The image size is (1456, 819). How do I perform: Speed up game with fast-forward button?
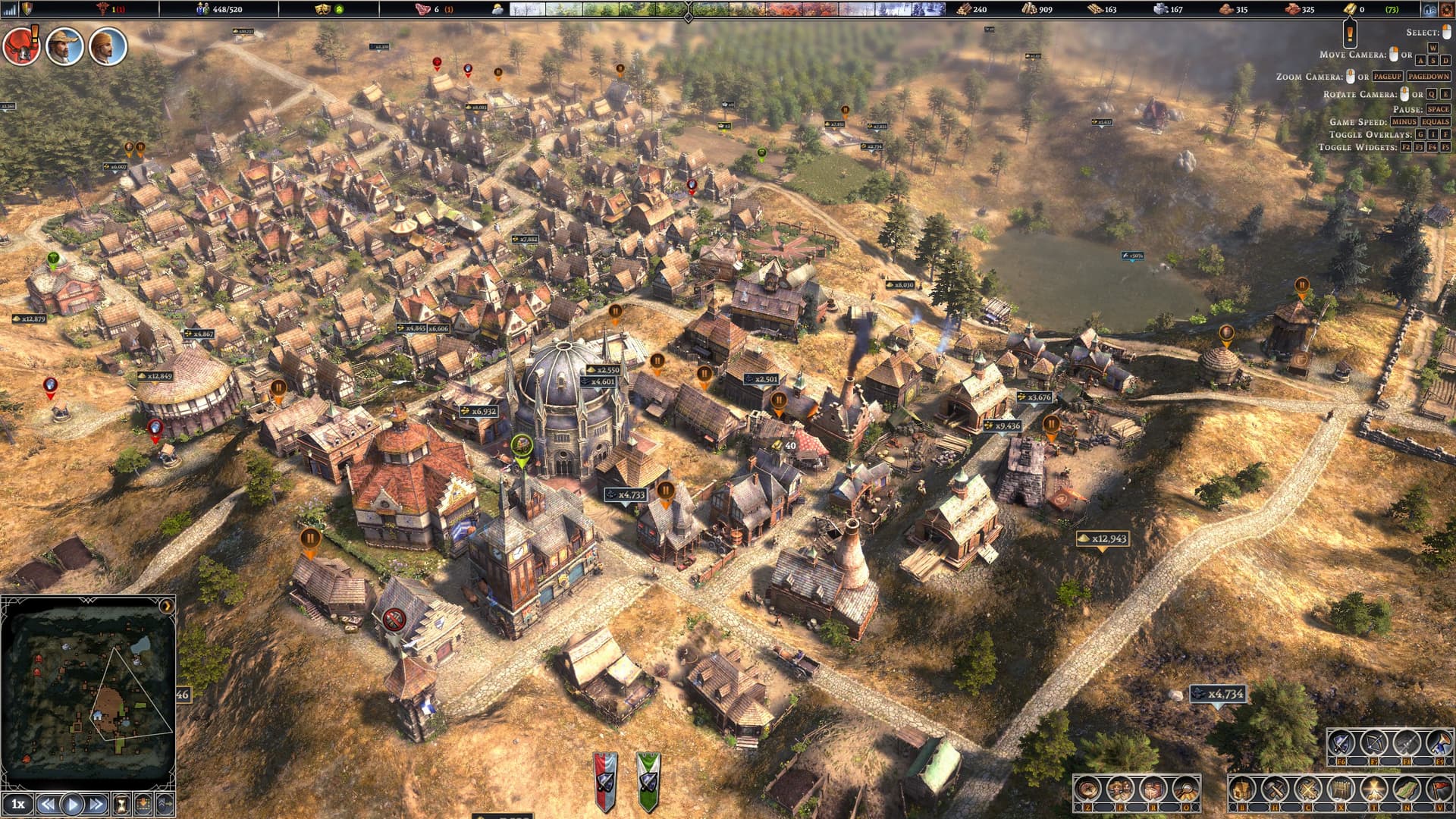[97, 804]
